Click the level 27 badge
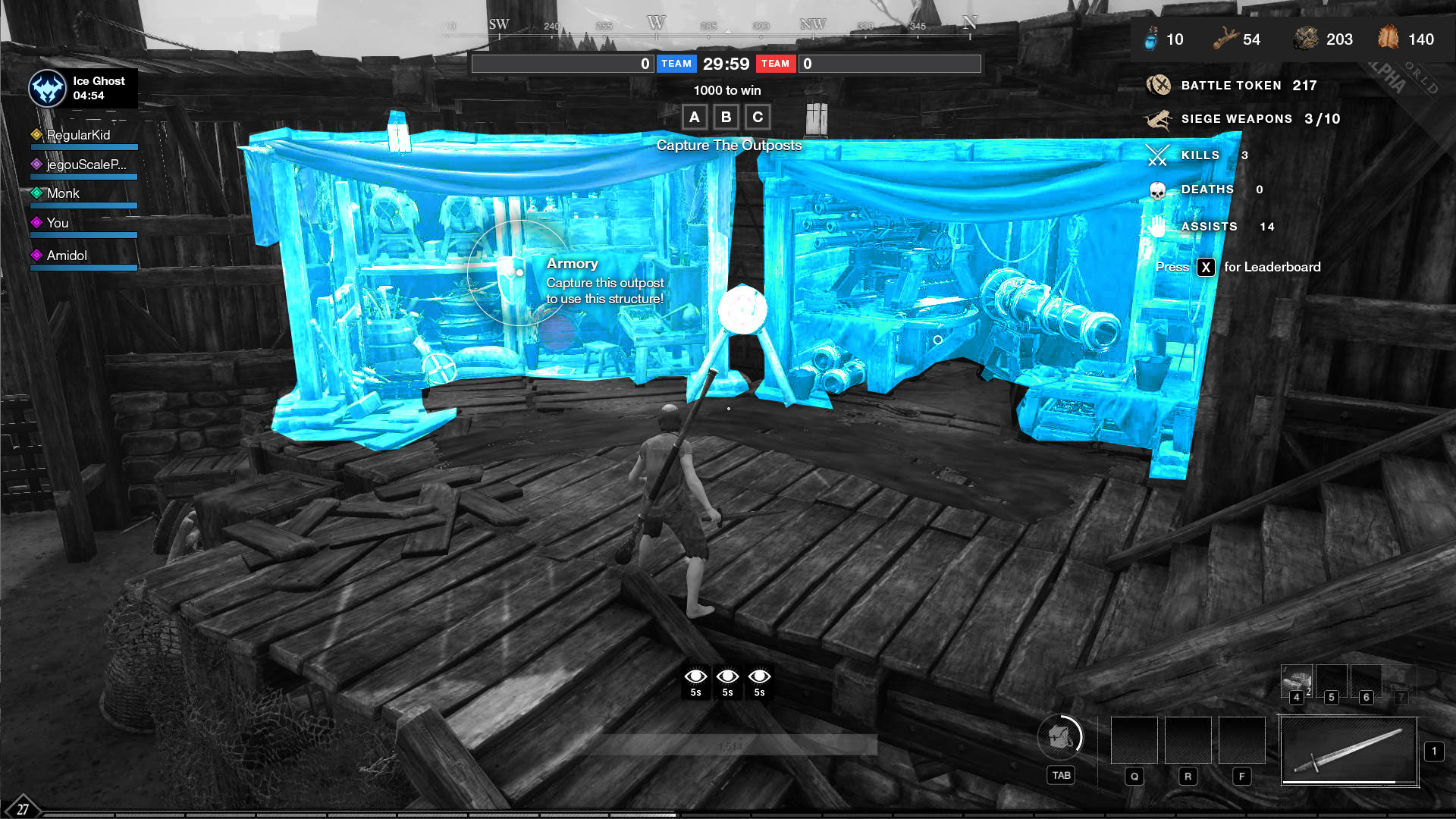Image resolution: width=1456 pixels, height=819 pixels. [22, 808]
